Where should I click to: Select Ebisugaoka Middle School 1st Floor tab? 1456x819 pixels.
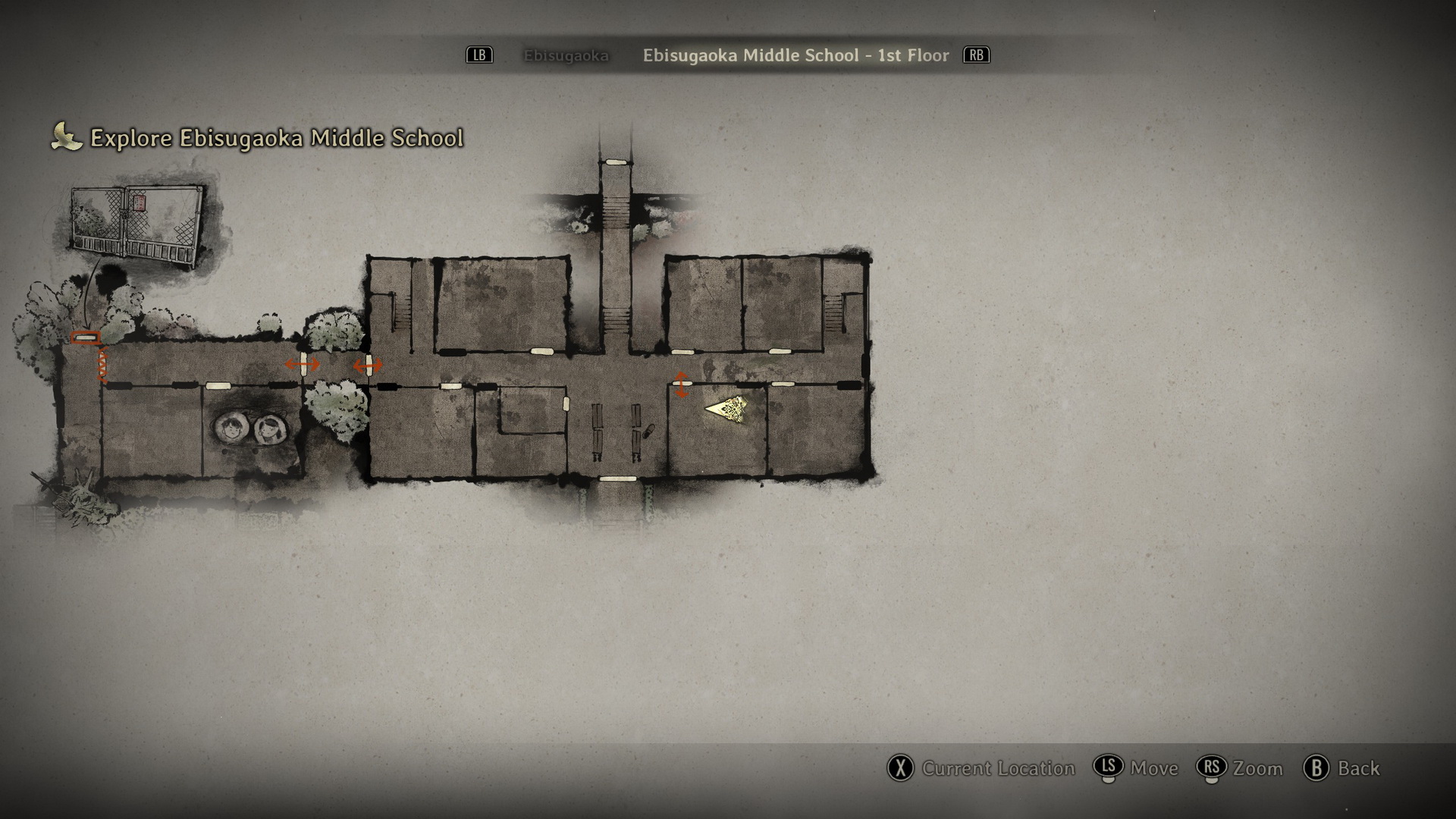click(795, 55)
